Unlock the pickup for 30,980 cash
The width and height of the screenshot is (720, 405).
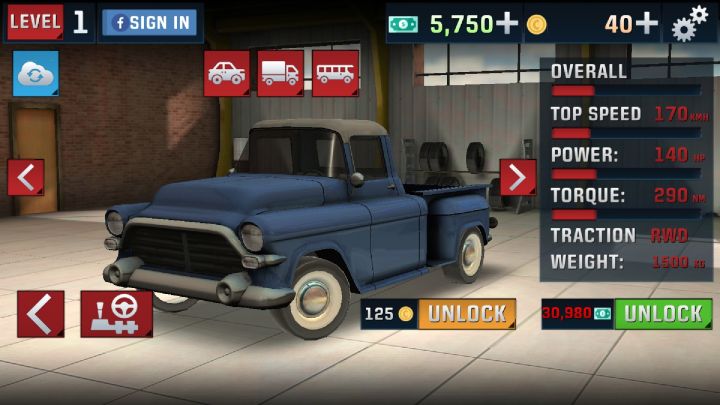point(662,314)
